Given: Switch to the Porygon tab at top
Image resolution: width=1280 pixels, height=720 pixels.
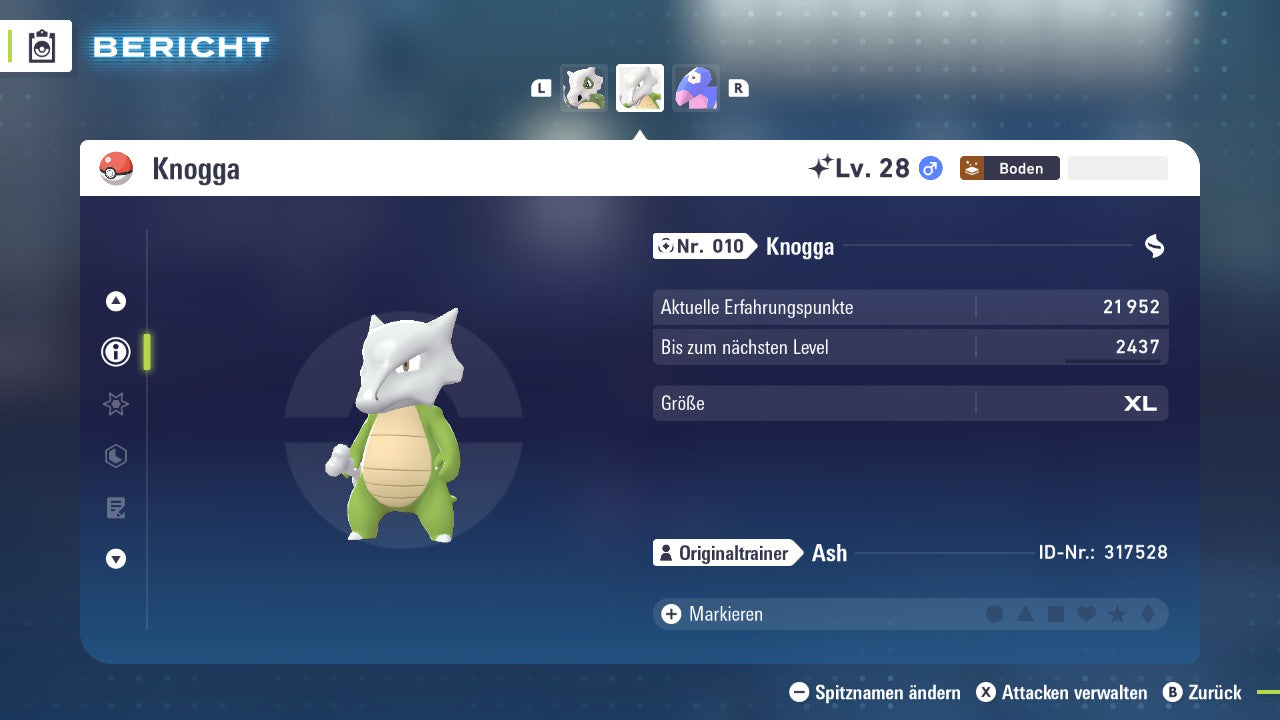Looking at the screenshot, I should (x=696, y=87).
